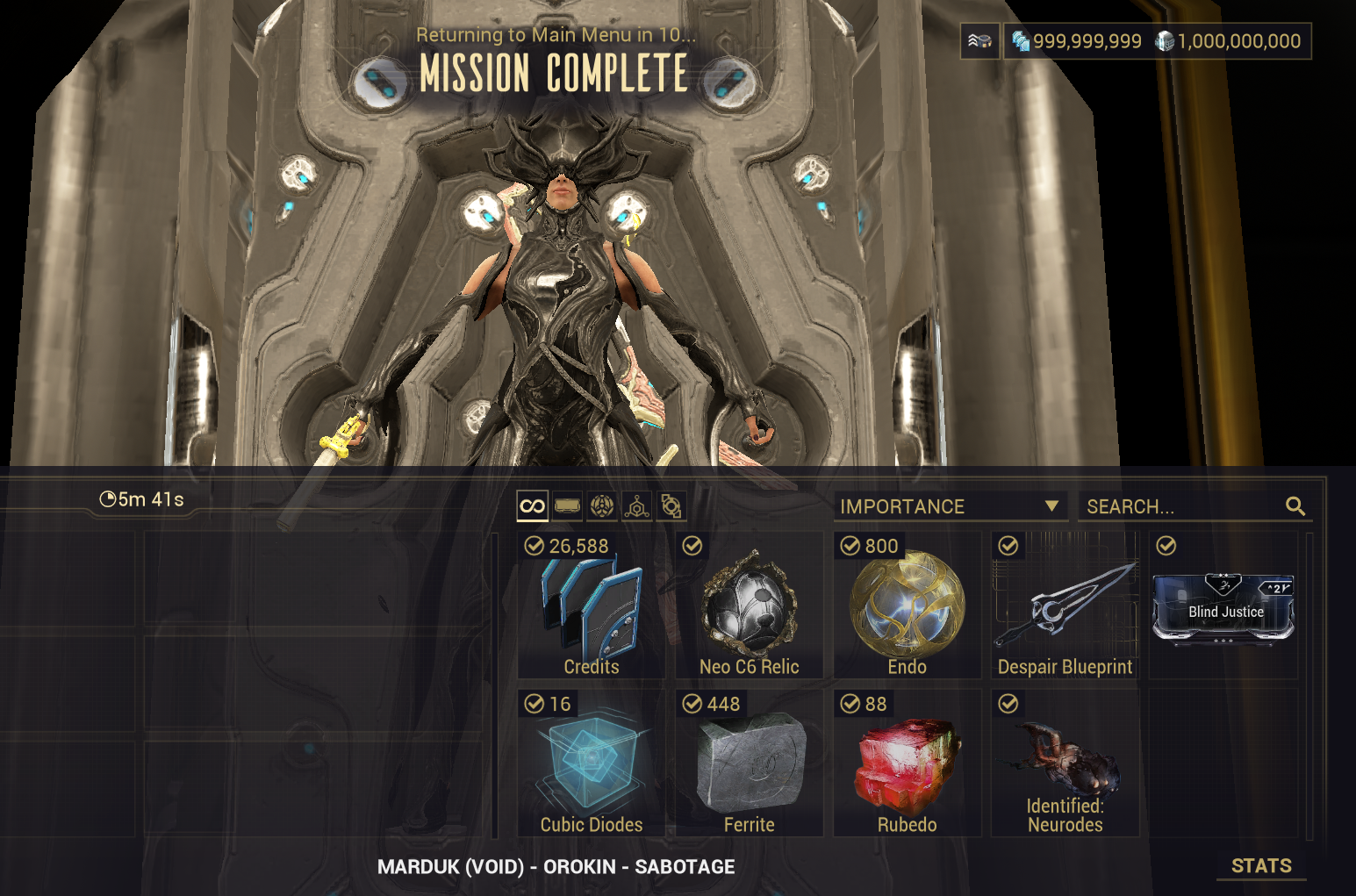Select the Ferrite resource tile
The image size is (1356, 896).
pos(749,763)
